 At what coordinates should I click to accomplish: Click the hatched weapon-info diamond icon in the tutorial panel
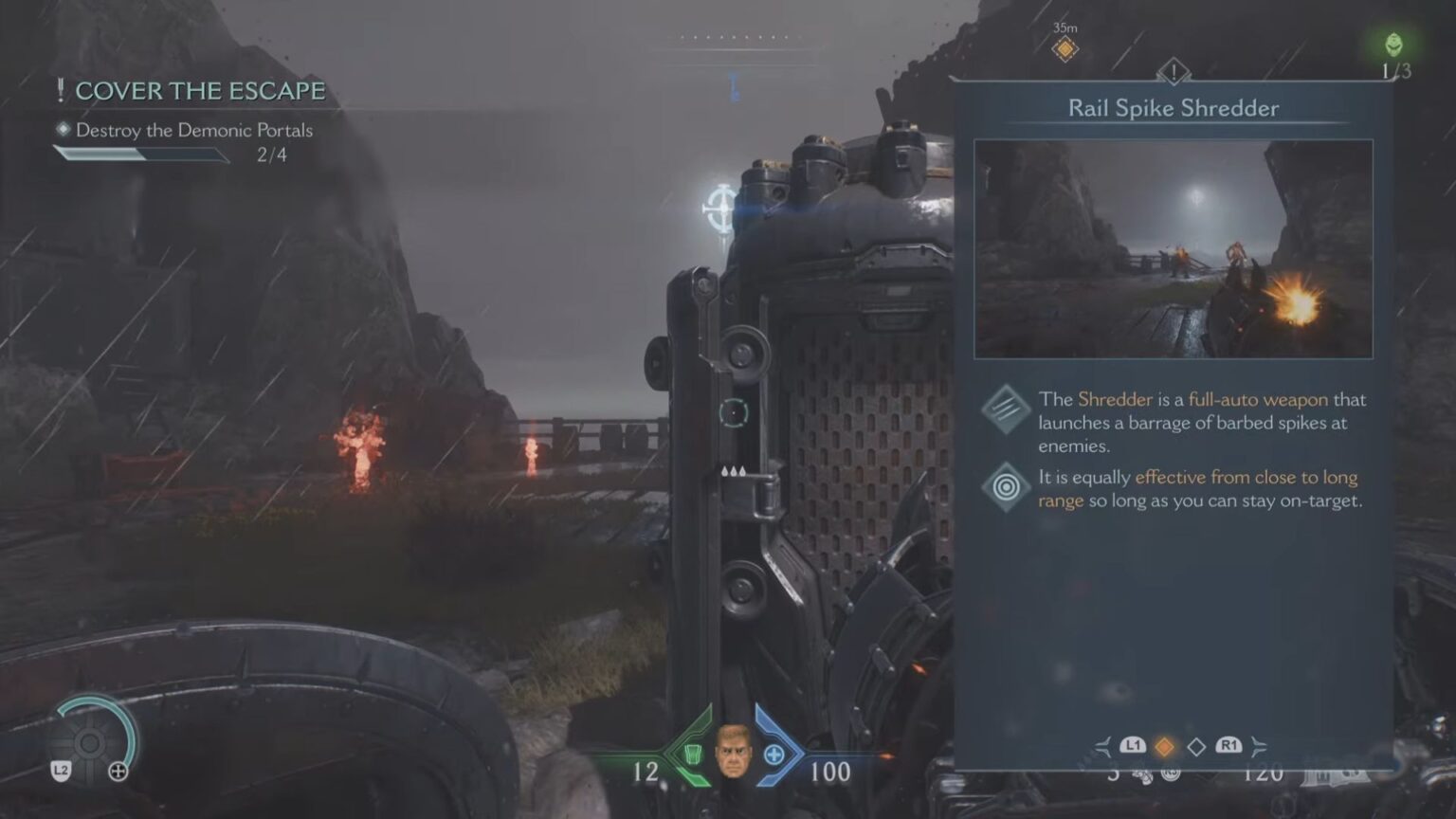pyautogui.click(x=1007, y=411)
